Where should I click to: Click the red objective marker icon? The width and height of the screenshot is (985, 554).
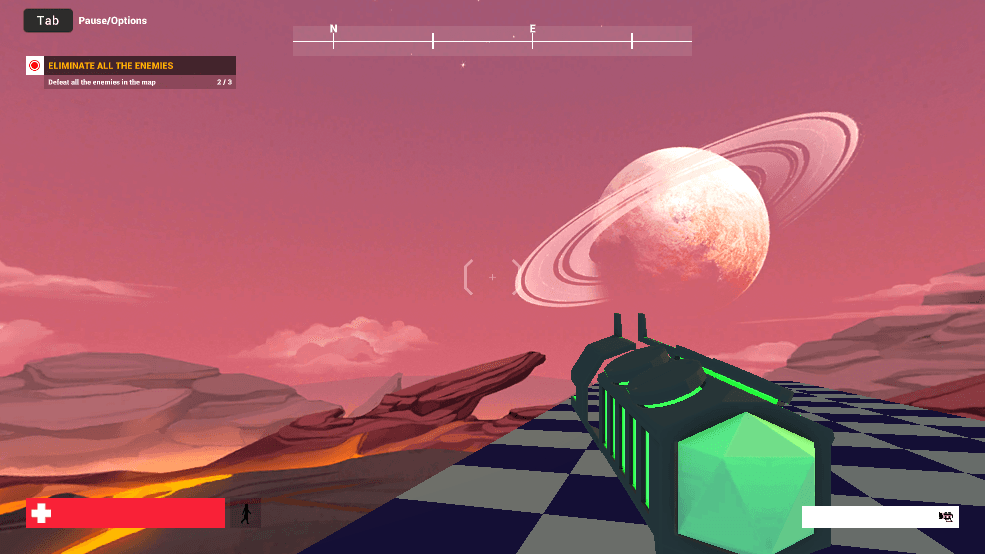click(x=35, y=66)
